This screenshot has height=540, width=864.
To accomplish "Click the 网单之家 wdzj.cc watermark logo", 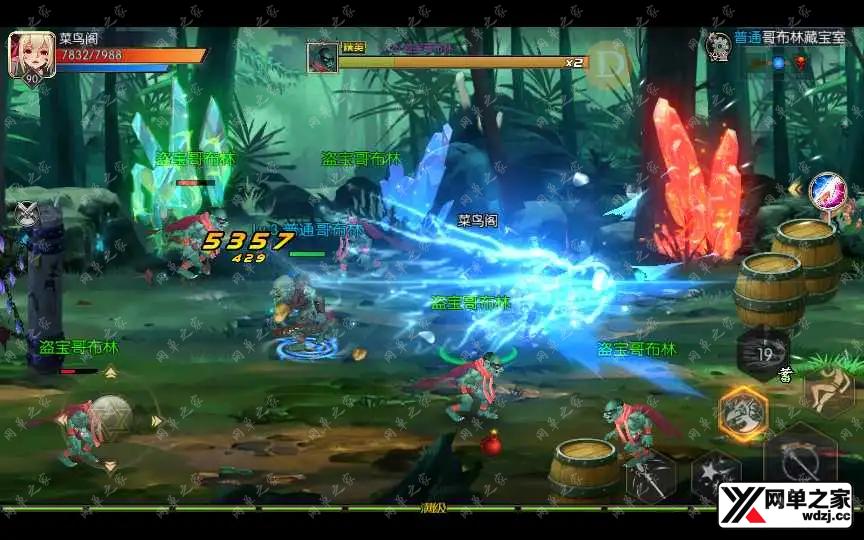I will [x=785, y=505].
